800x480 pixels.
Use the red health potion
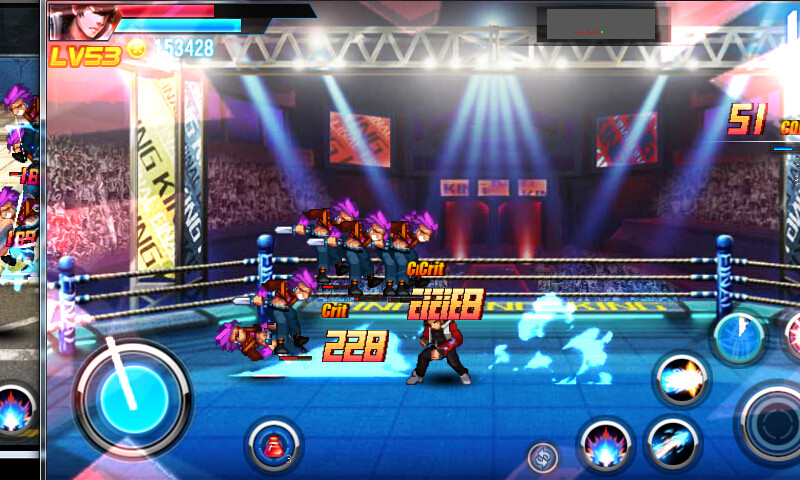[272, 445]
